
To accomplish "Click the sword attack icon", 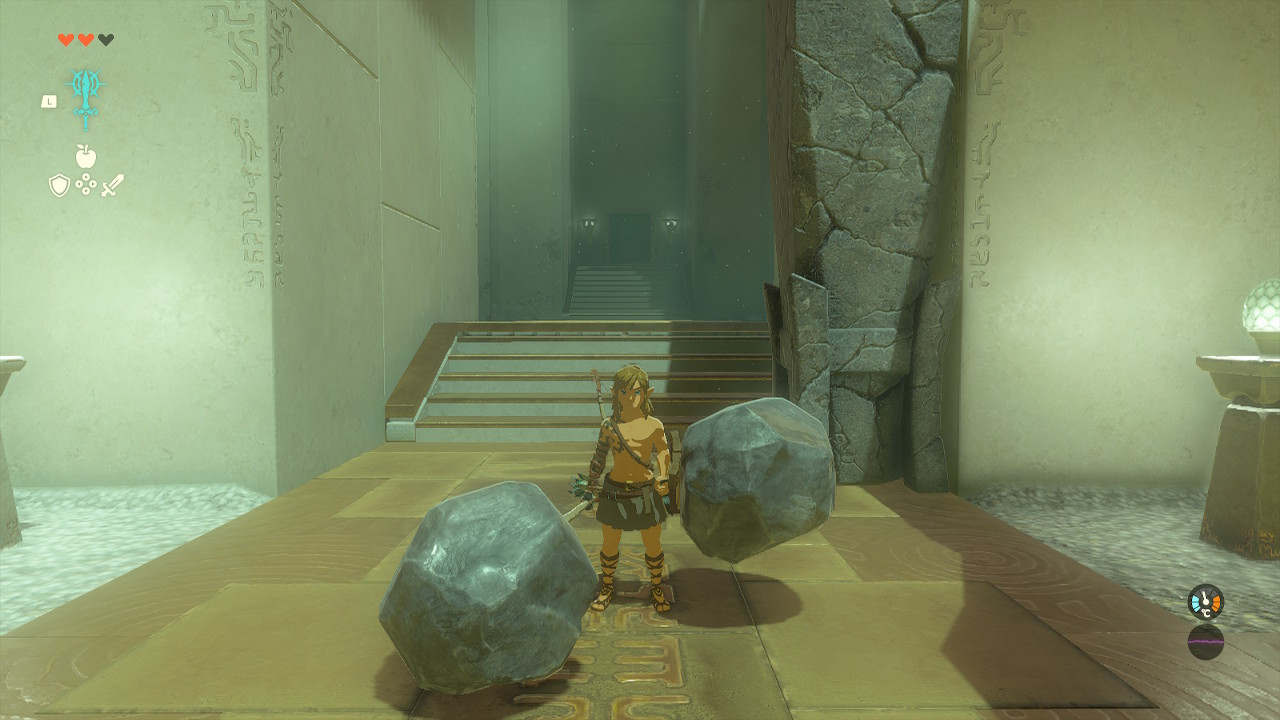I will tap(111, 183).
